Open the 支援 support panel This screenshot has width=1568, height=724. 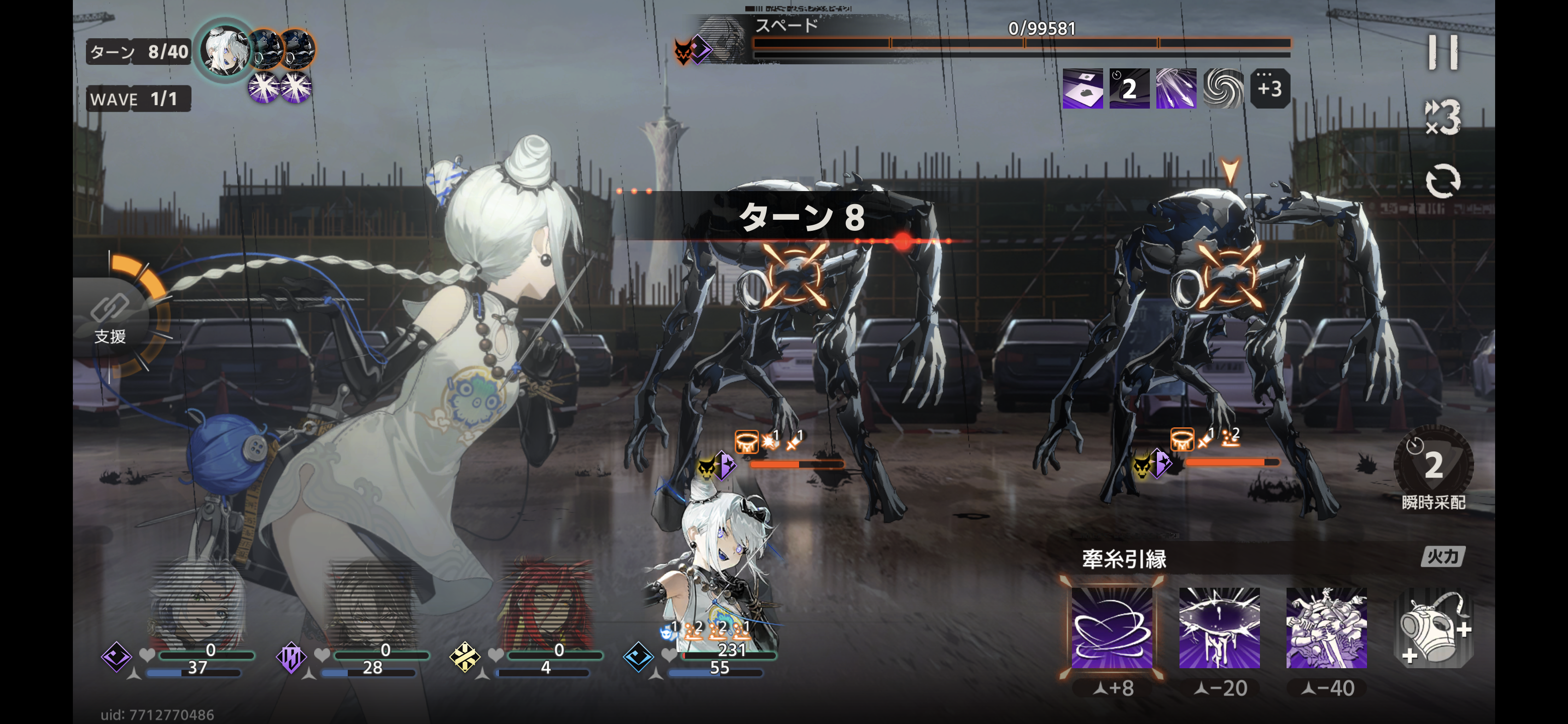click(x=111, y=317)
